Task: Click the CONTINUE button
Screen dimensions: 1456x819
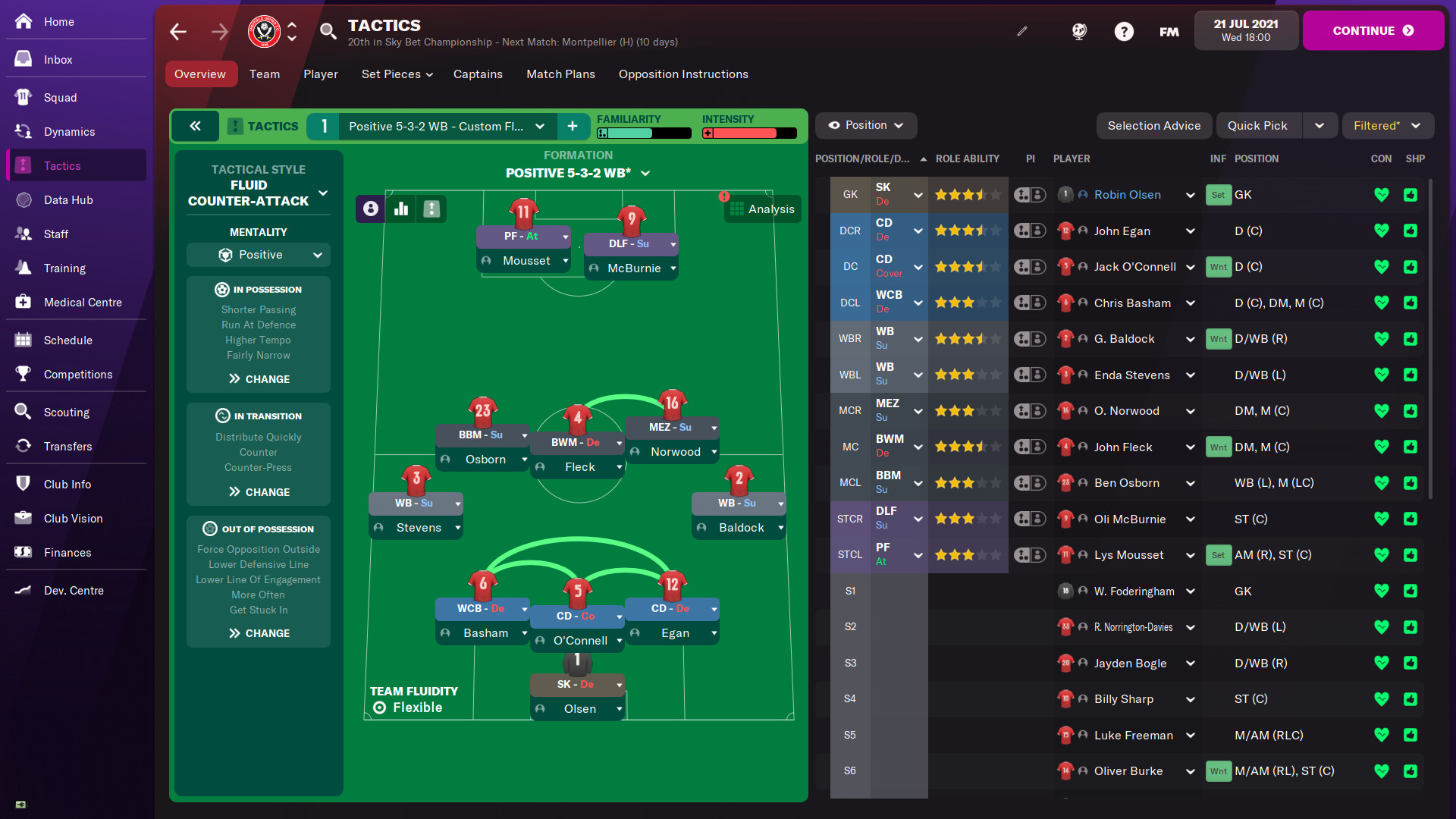Action: [1373, 30]
